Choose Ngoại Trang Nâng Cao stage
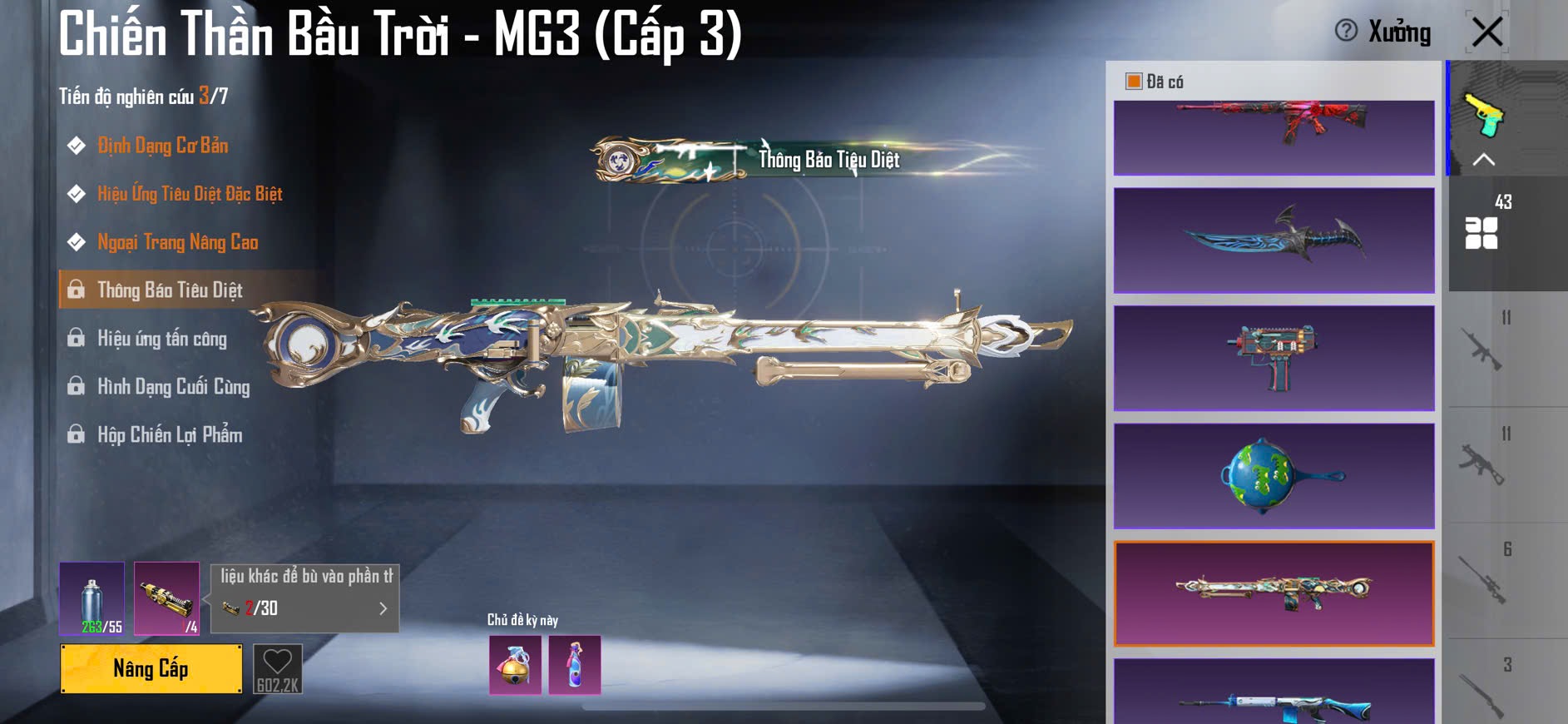 pos(177,242)
